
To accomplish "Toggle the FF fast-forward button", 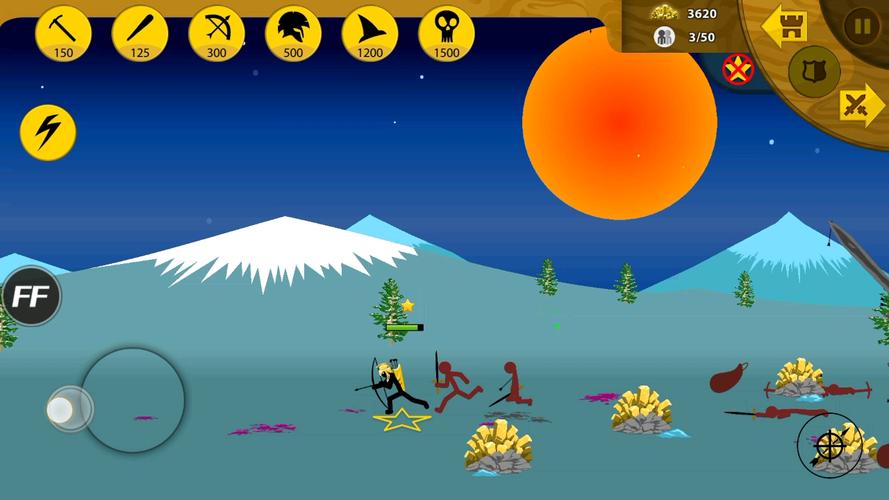I will (31, 296).
